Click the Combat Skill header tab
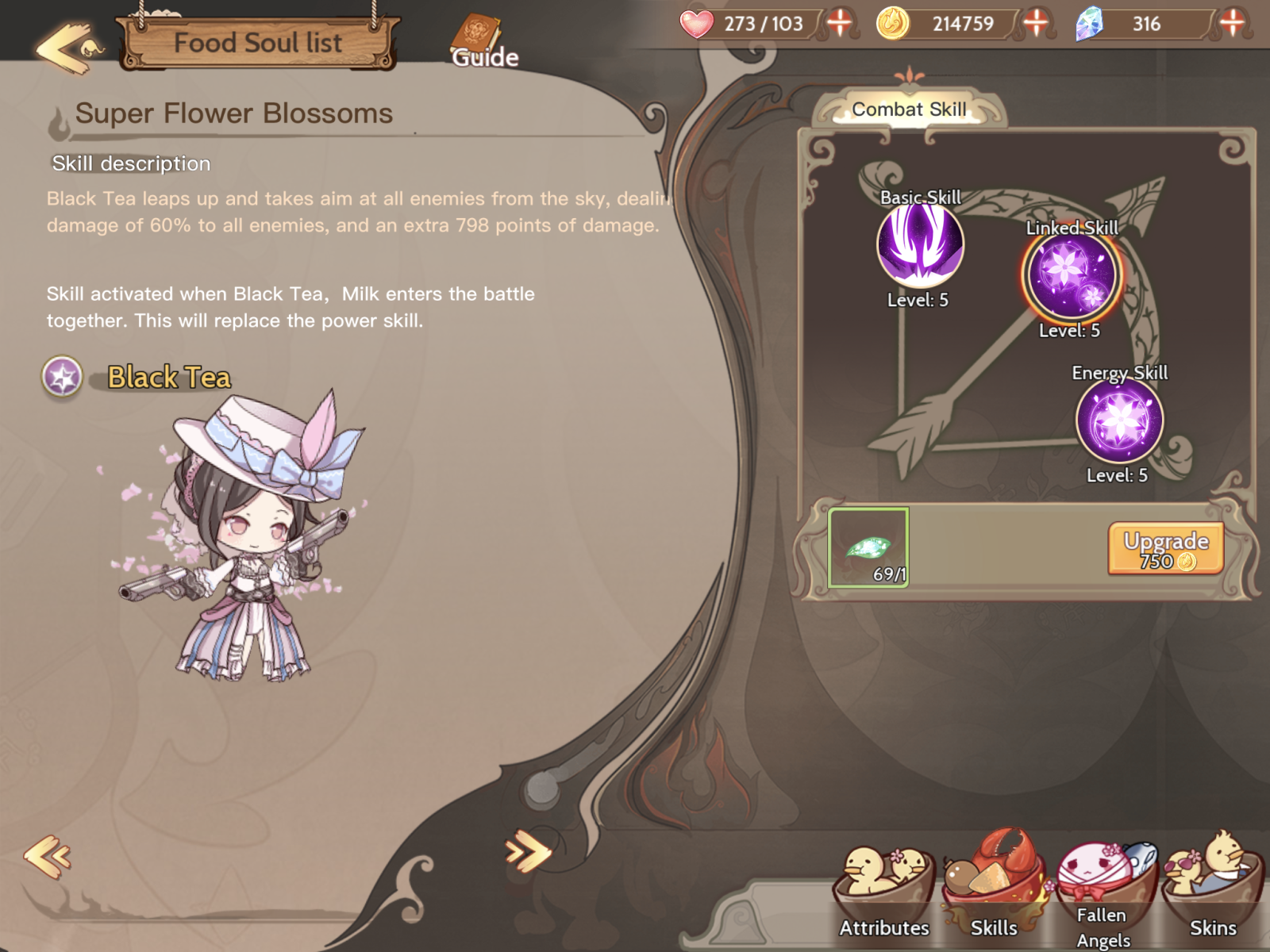The width and height of the screenshot is (1270, 952). pyautogui.click(x=909, y=109)
